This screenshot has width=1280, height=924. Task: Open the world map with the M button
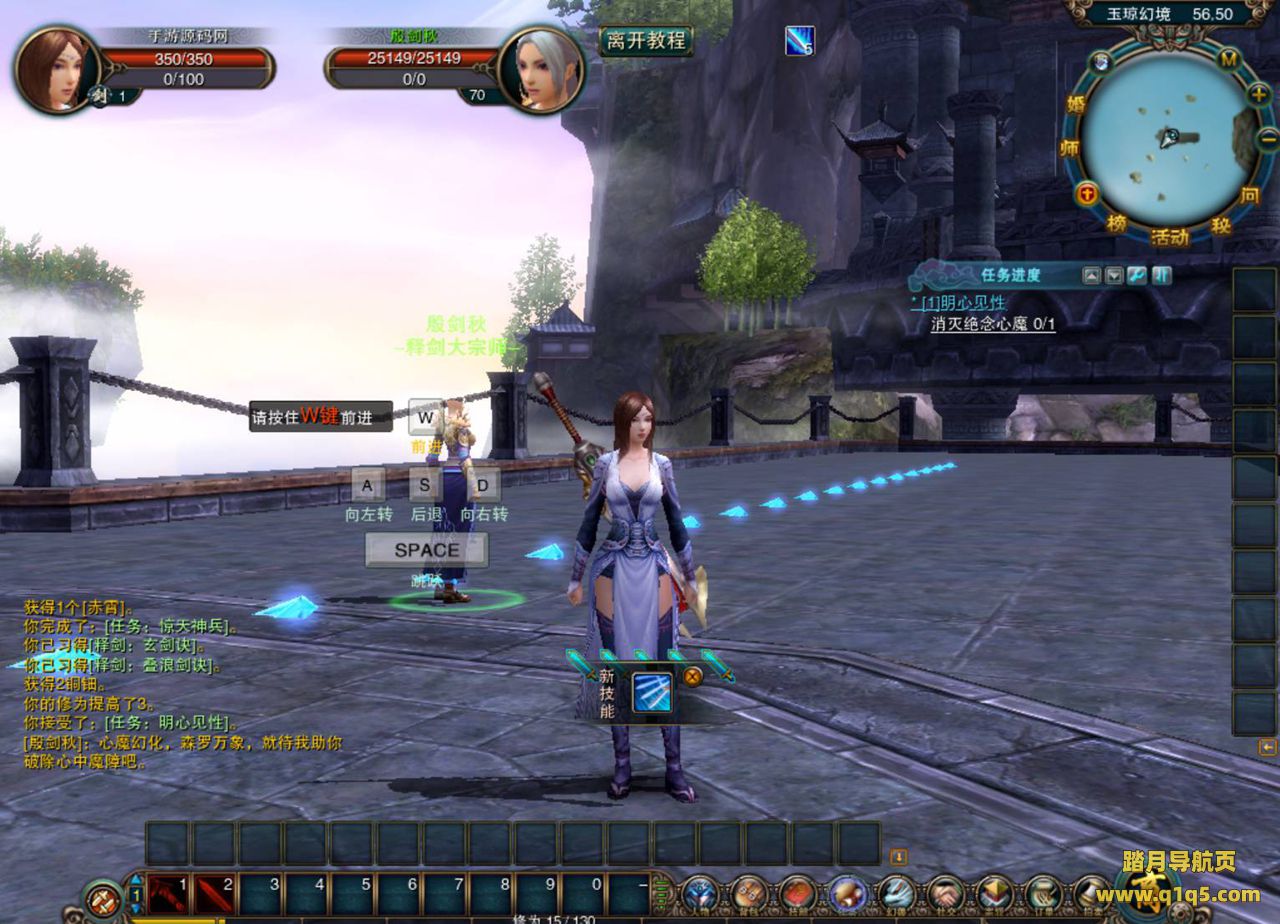(1228, 59)
